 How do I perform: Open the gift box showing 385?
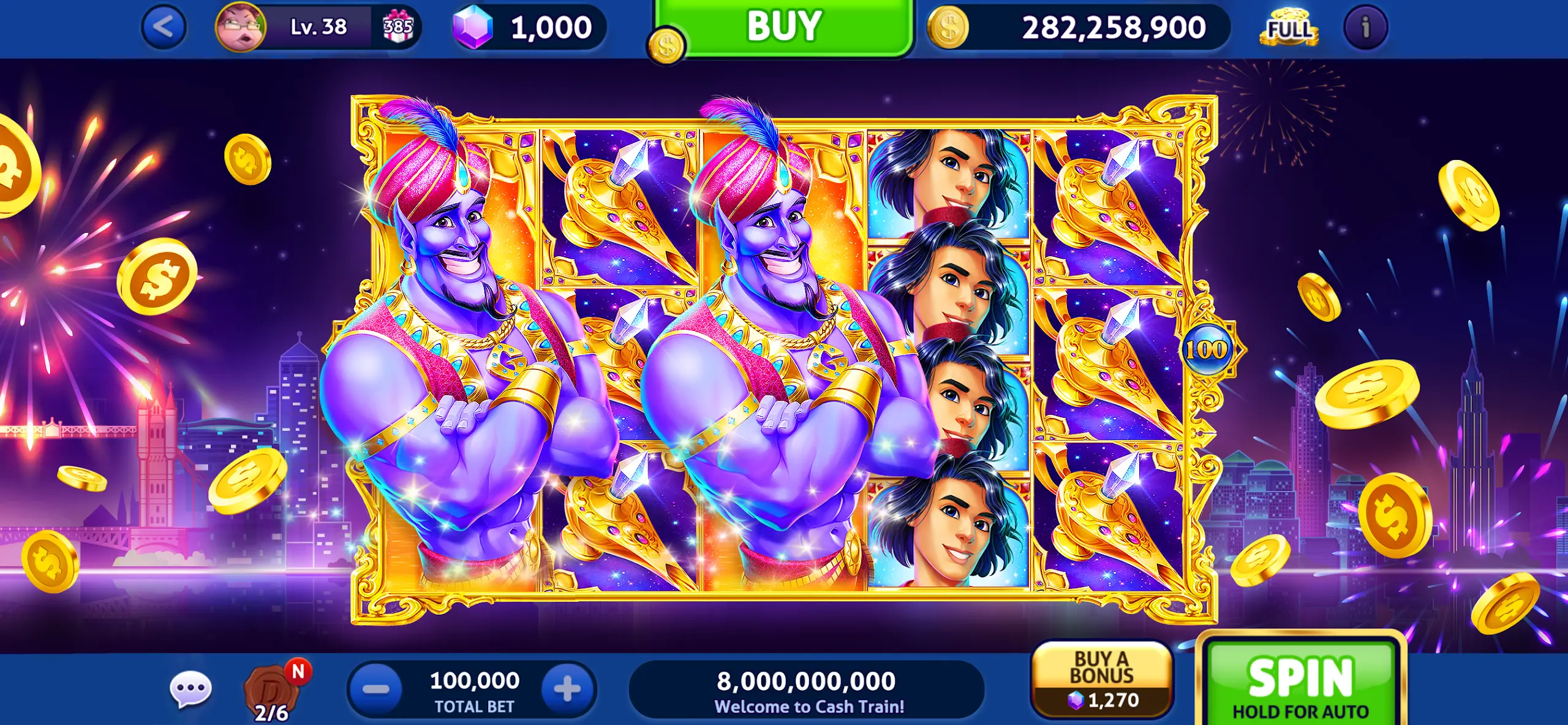[x=397, y=26]
